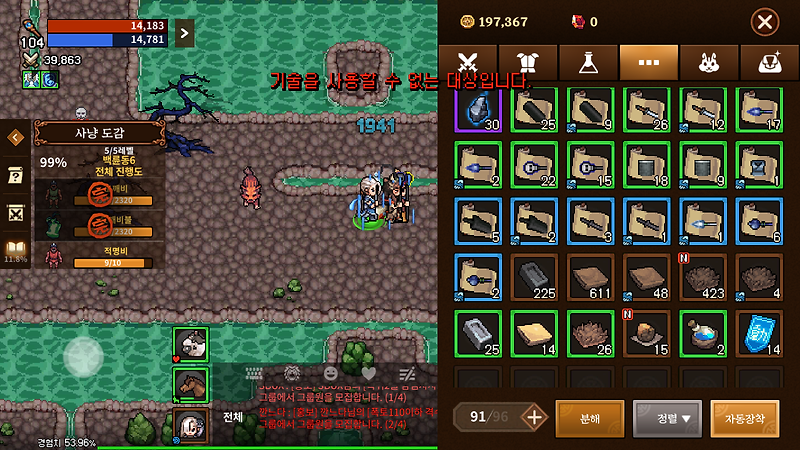
Task: Collapse the left side panel arrow
Action: (x=15, y=138)
